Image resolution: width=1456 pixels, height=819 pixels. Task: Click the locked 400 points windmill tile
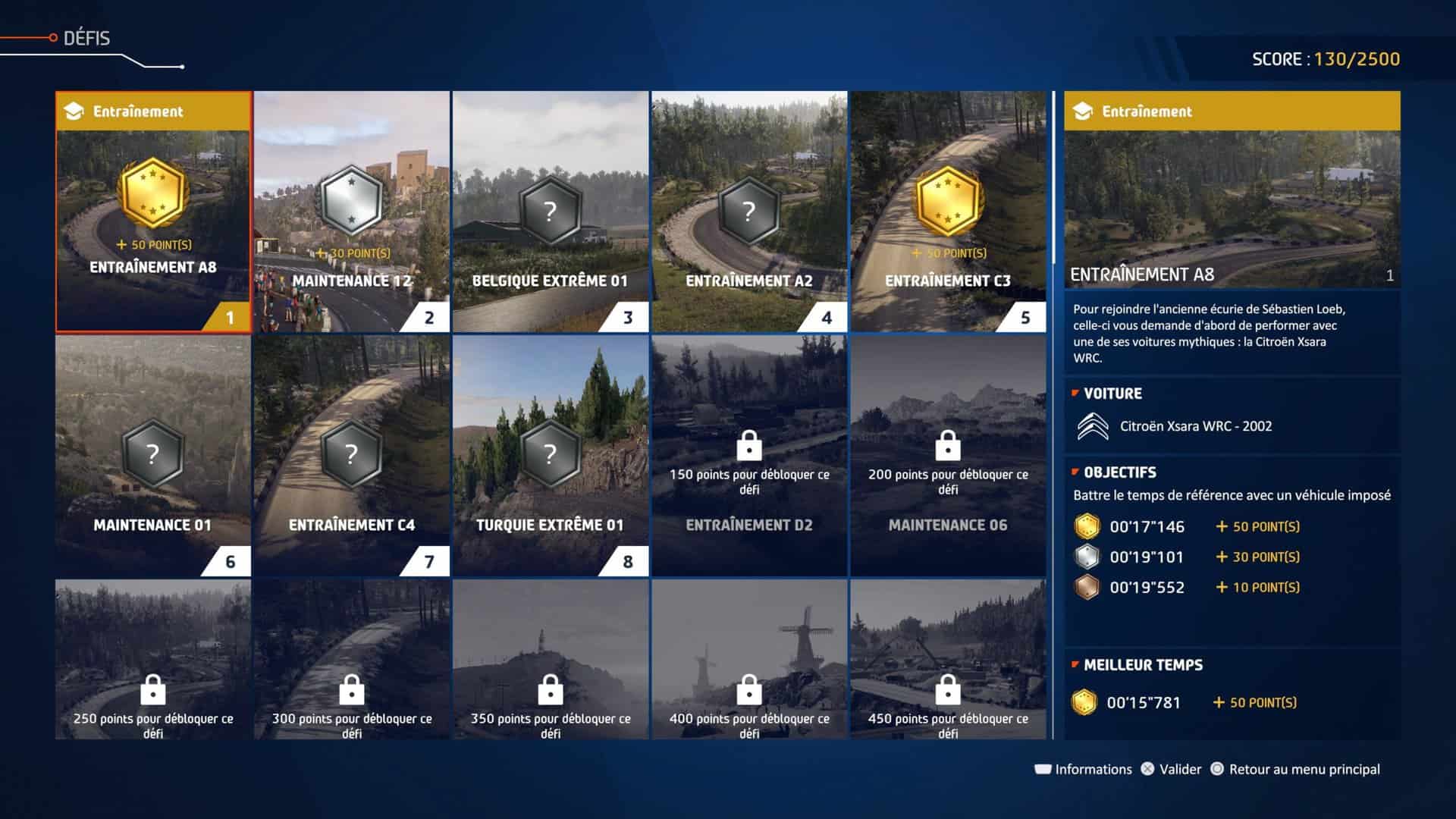[749, 660]
